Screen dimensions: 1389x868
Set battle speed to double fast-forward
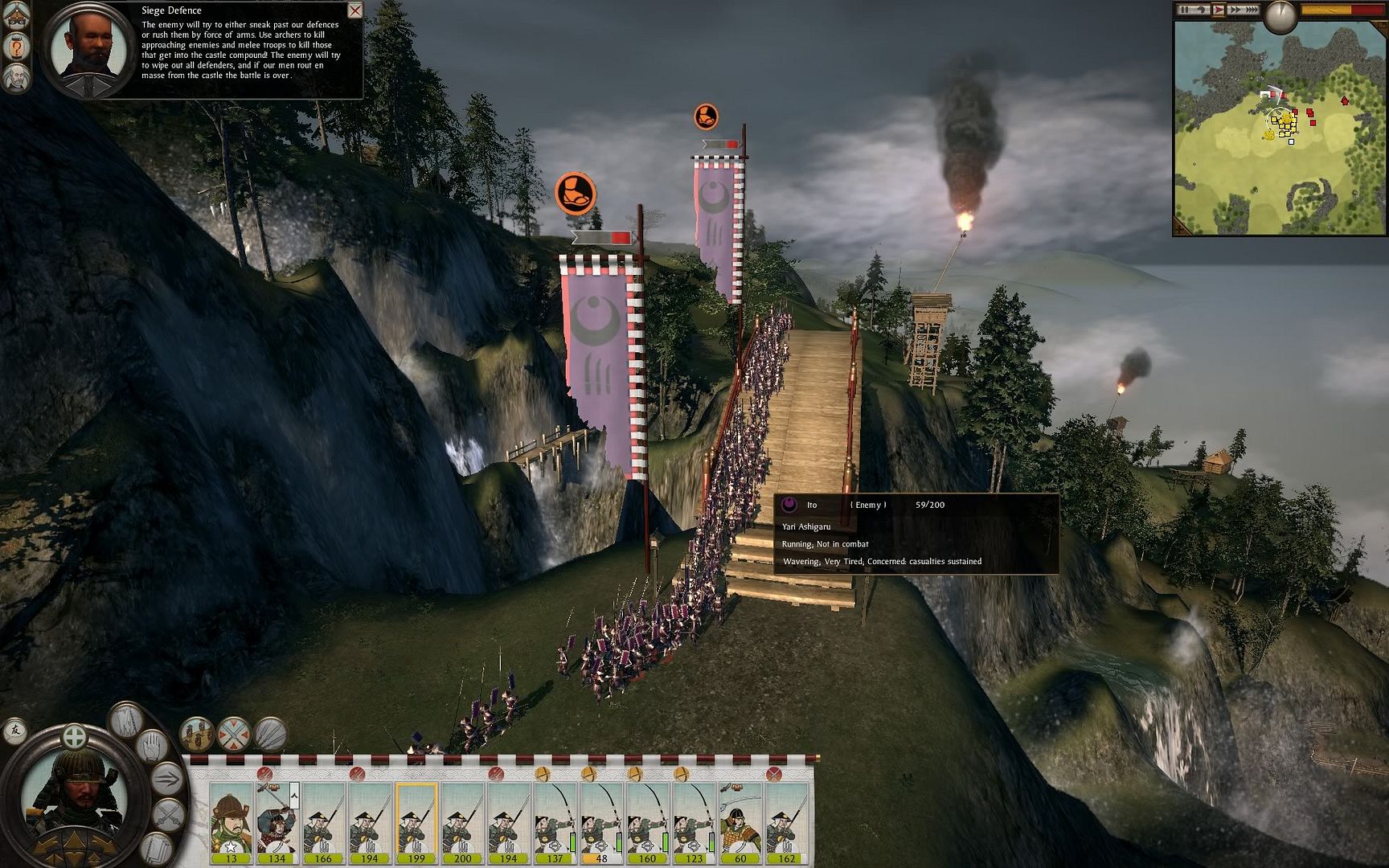point(1235,10)
